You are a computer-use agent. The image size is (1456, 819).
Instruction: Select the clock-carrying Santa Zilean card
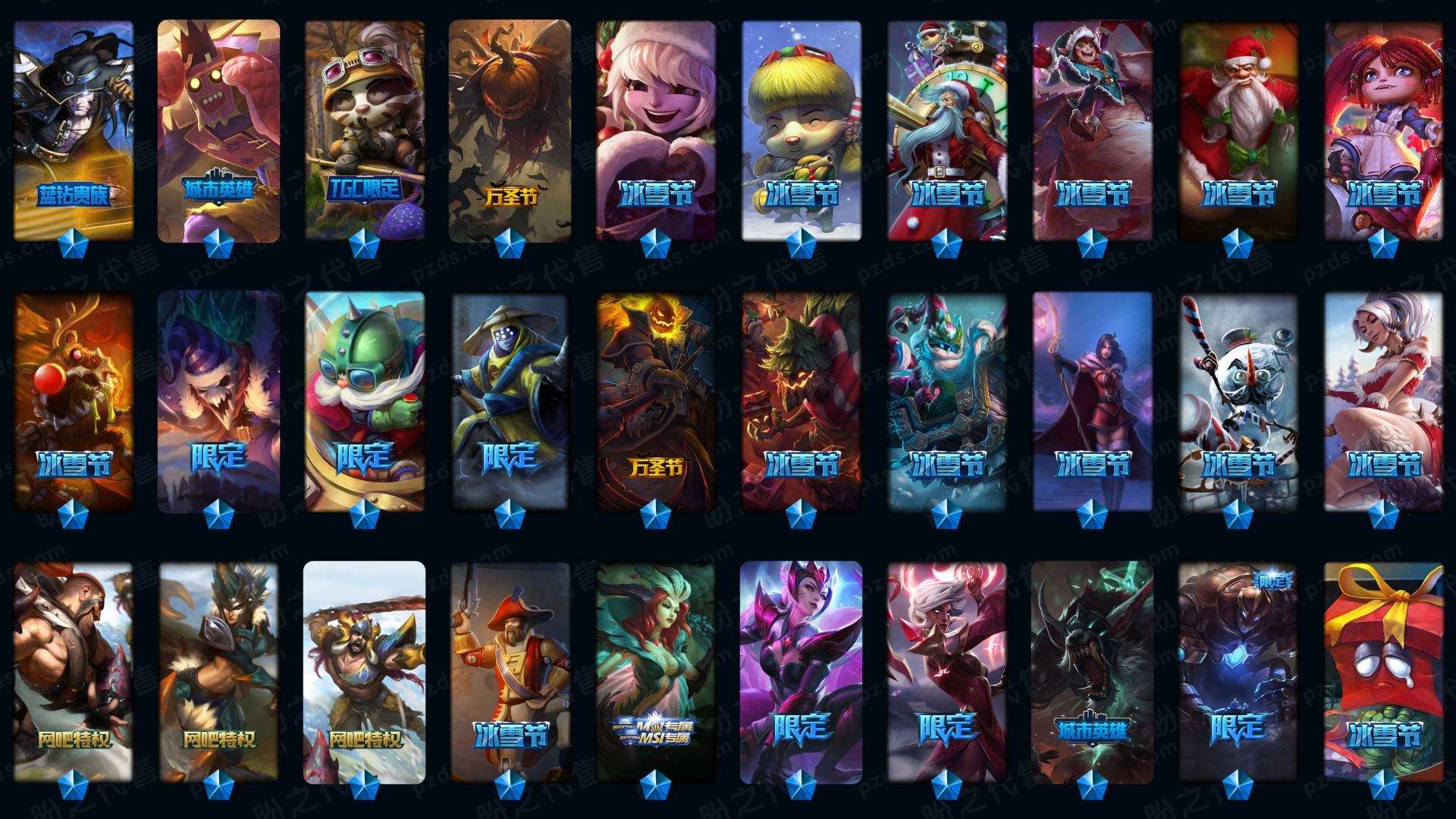[x=947, y=130]
